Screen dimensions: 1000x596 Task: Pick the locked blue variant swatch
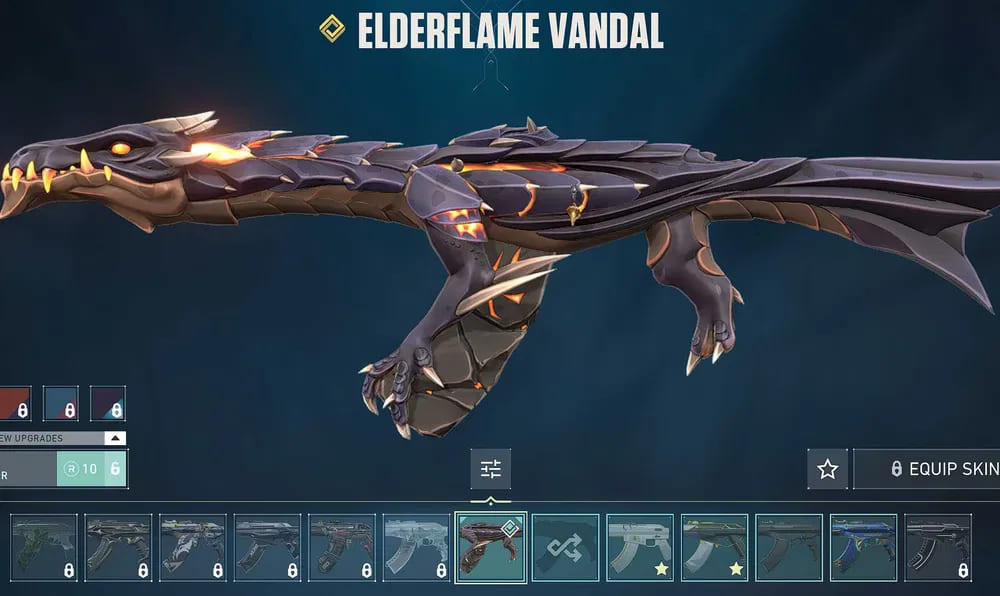coord(61,403)
